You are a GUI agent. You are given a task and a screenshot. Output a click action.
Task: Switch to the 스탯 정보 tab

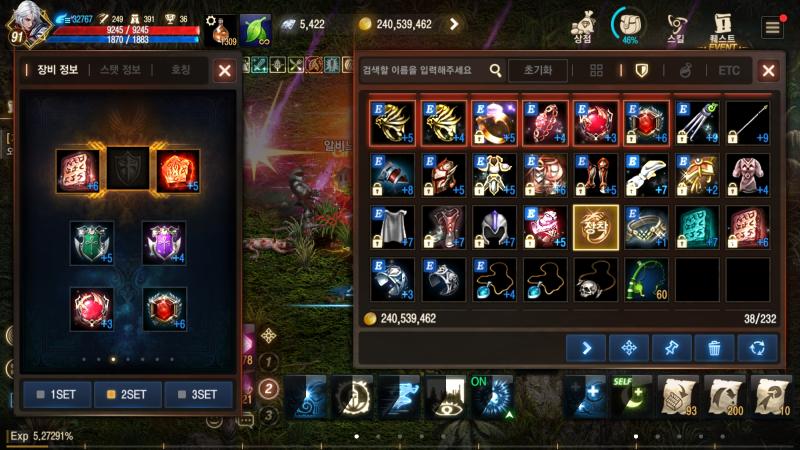[121, 70]
